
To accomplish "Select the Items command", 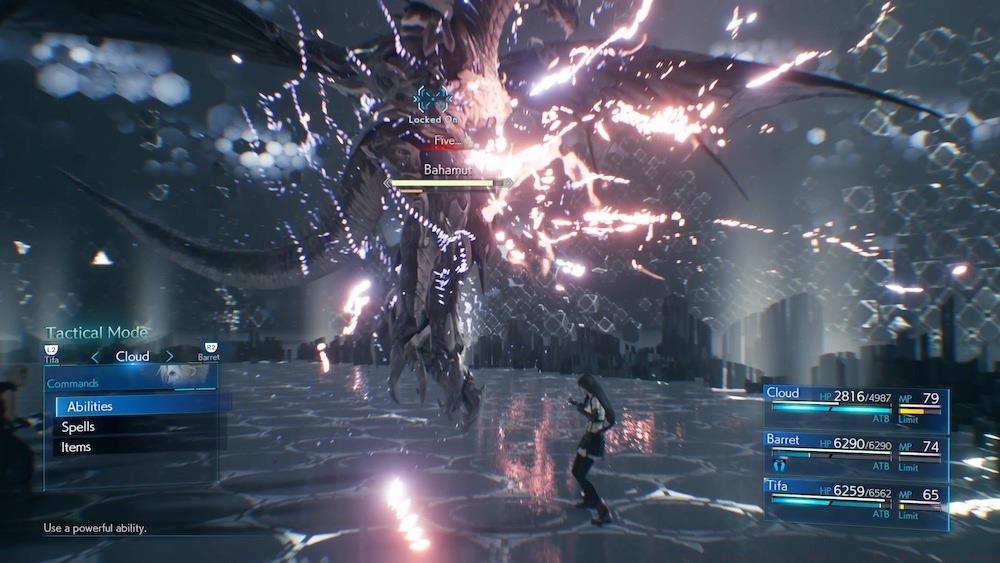I will [76, 447].
